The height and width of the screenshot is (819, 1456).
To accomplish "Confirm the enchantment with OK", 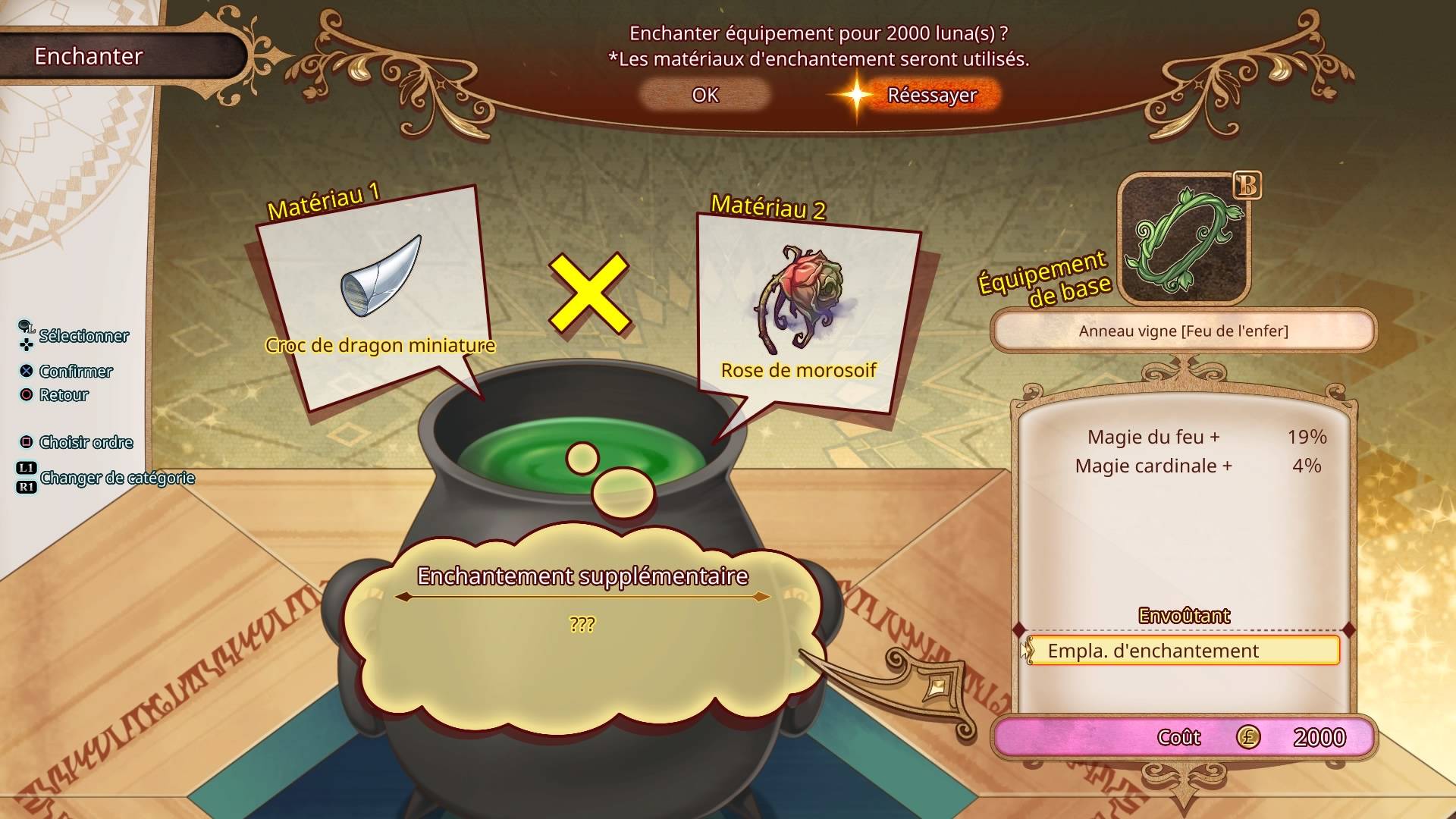I will pos(704,95).
